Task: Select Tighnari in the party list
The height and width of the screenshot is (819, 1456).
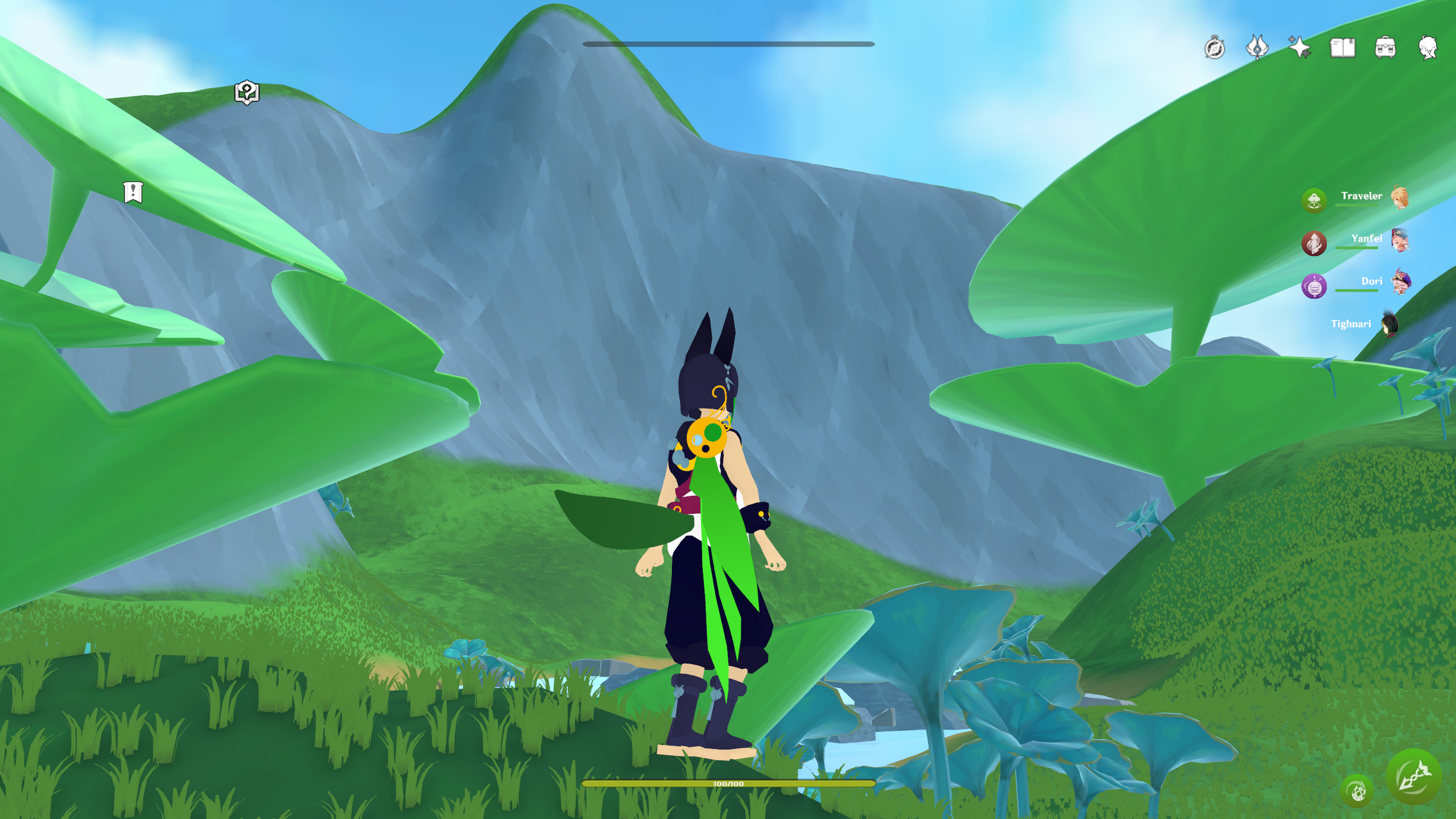Action: (x=1351, y=324)
